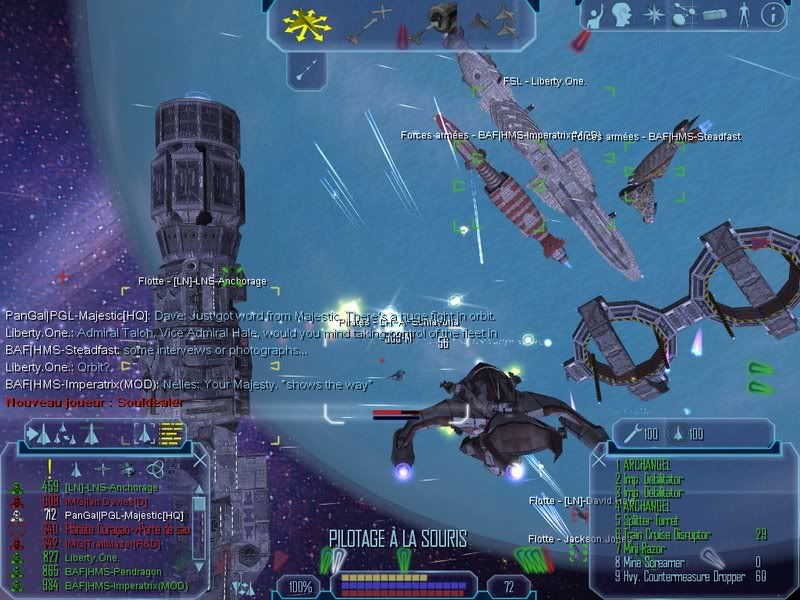
Task: Select the Train Cruise Disruptor weapon
Action: coord(667,533)
